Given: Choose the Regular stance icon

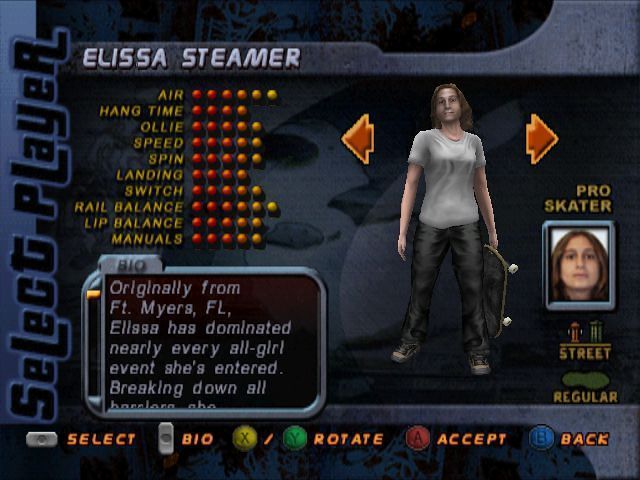Looking at the screenshot, I should (585, 381).
